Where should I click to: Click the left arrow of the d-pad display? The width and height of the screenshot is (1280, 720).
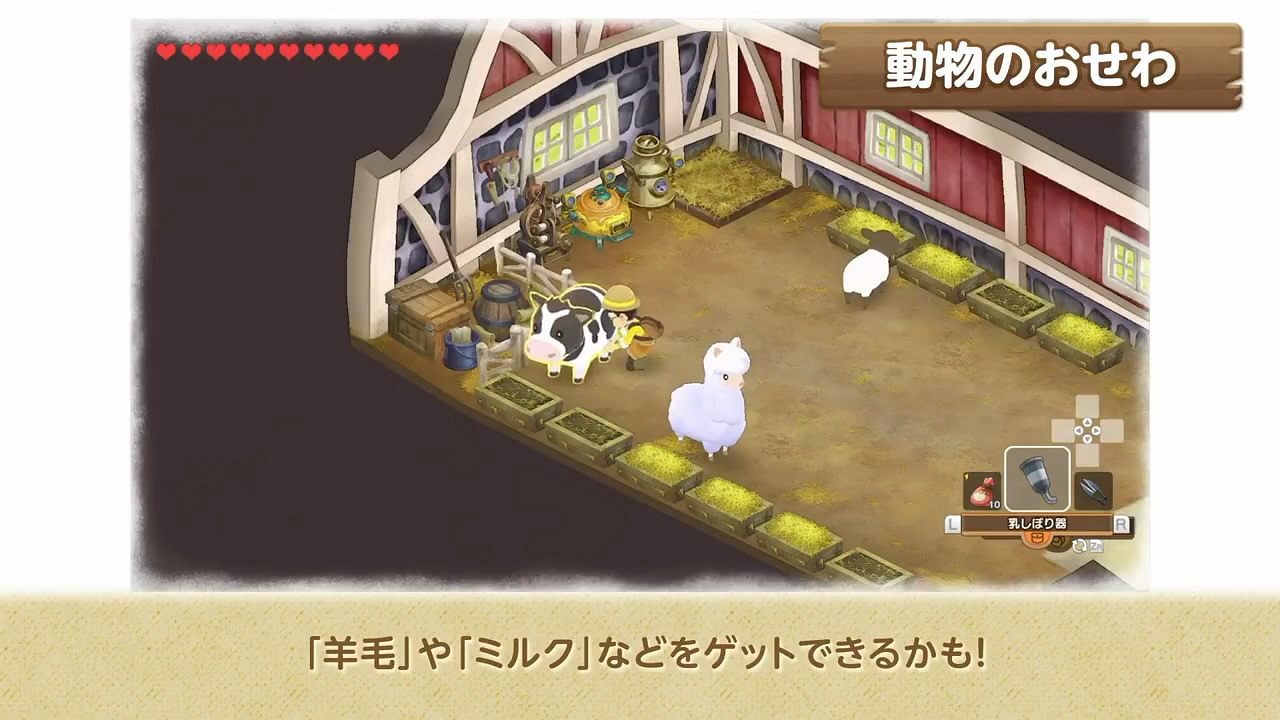(1076, 430)
